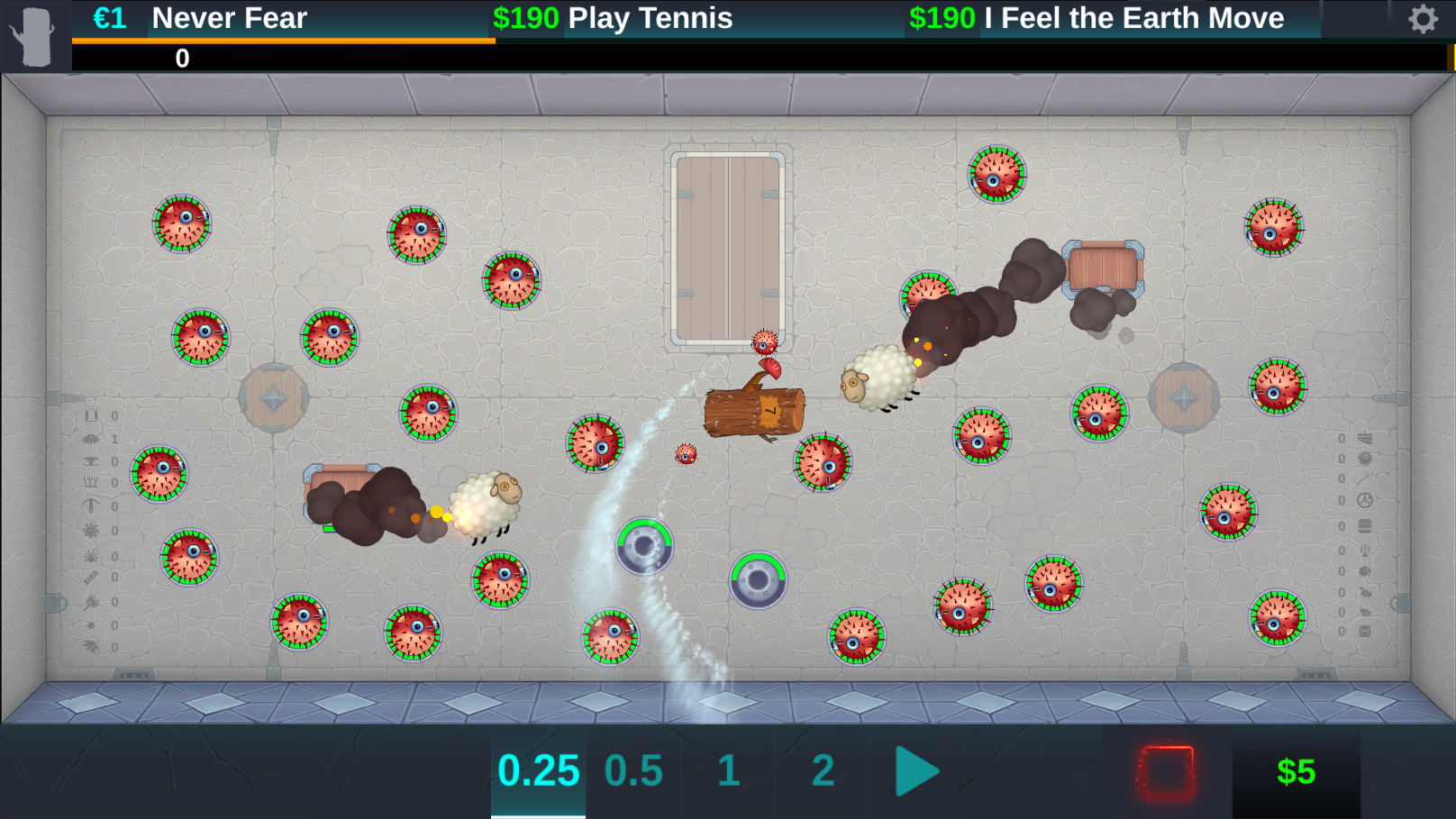
Task: Click the barrel icon on the right sidebar
Action: 1365,525
